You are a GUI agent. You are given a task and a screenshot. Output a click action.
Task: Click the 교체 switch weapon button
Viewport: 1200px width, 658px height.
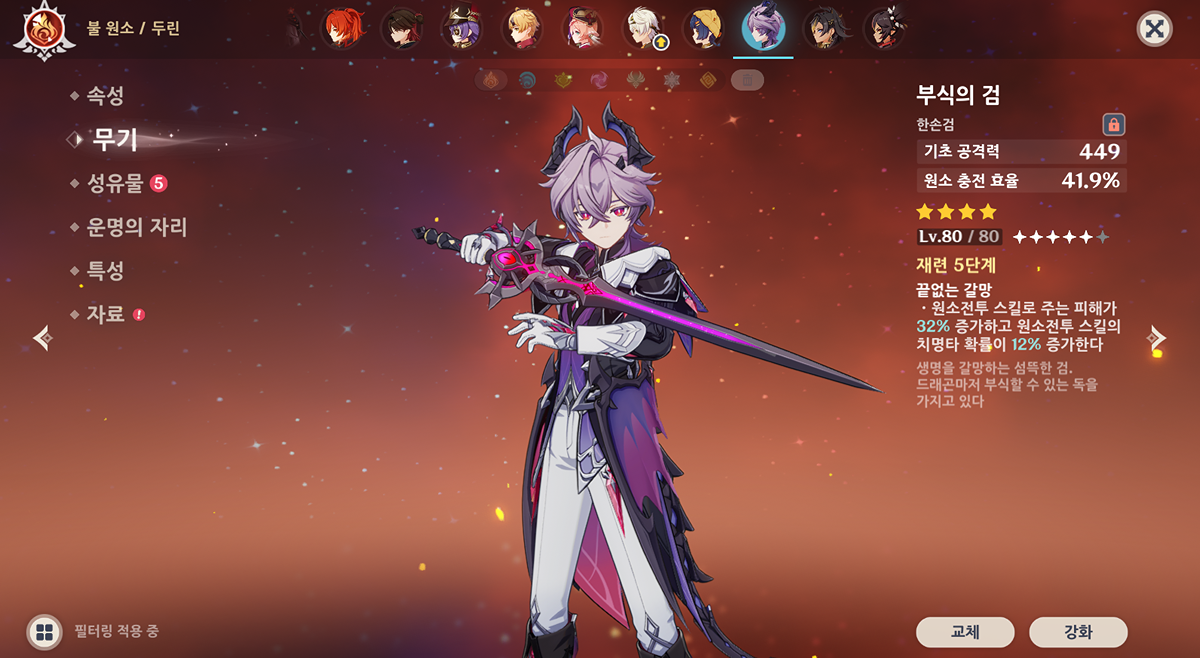[x=965, y=632]
